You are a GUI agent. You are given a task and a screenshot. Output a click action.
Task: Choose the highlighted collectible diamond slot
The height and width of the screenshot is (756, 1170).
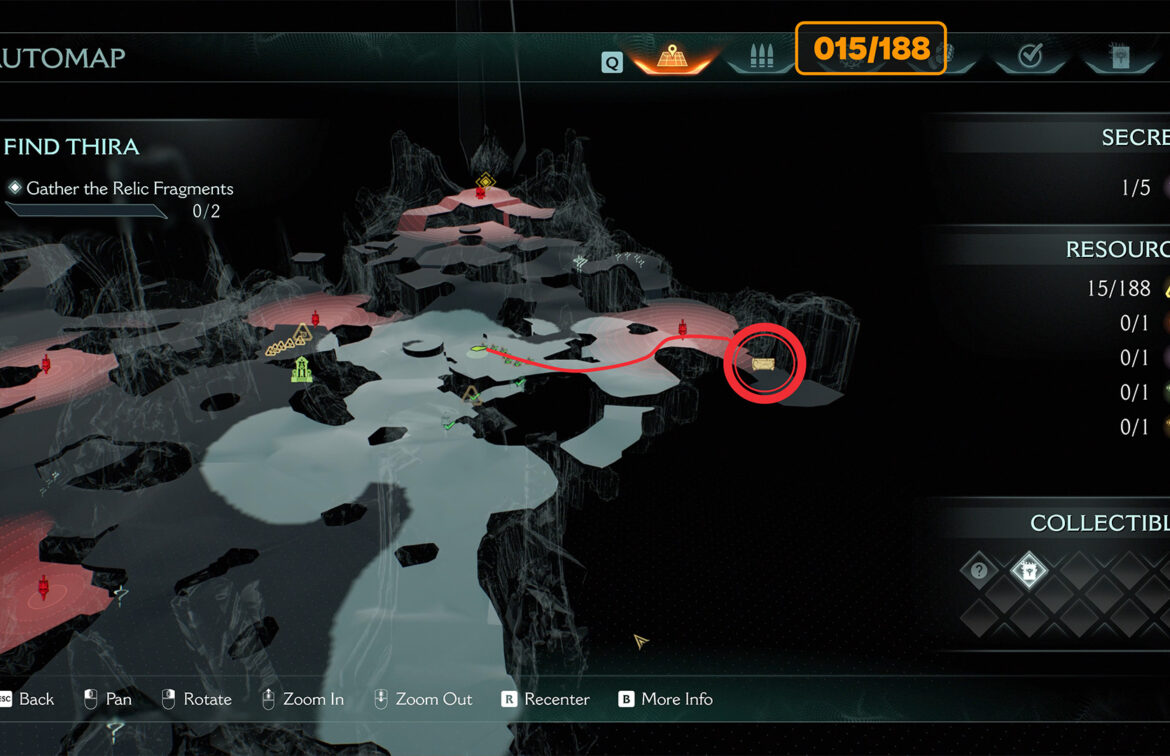click(x=1028, y=571)
